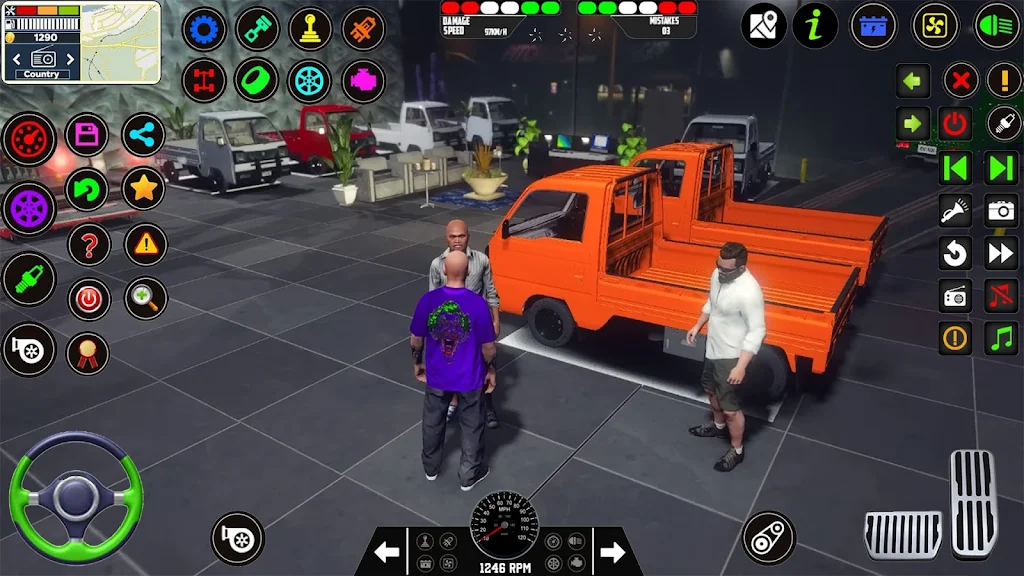Image resolution: width=1024 pixels, height=576 pixels.
Task: Open the blue gear settings icon
Action: pyautogui.click(x=204, y=29)
